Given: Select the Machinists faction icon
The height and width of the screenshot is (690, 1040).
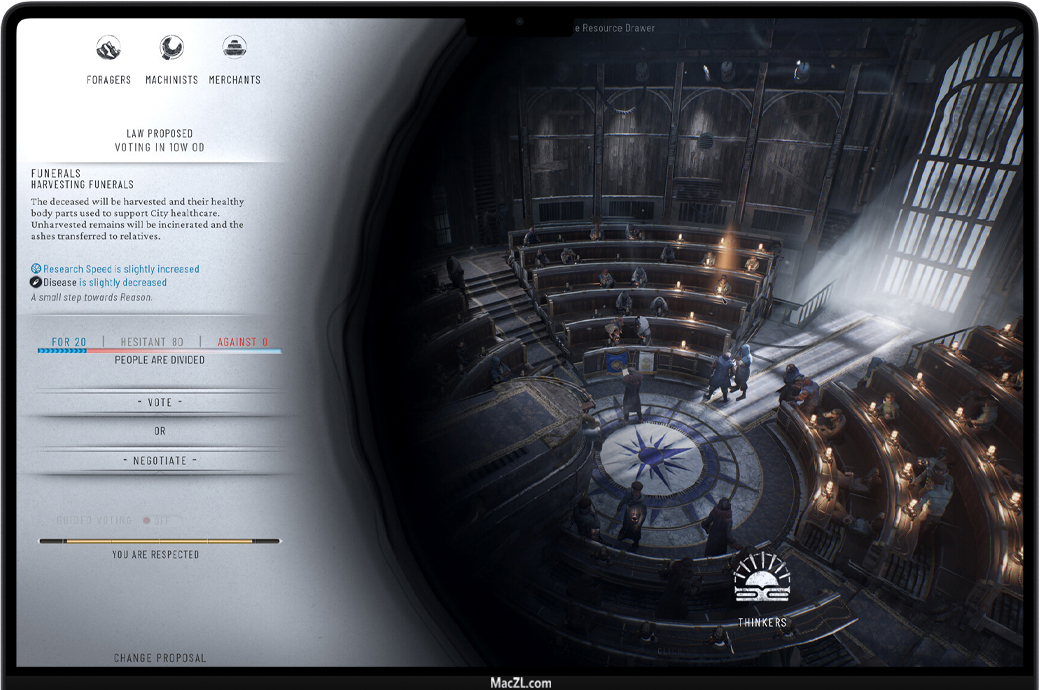Looking at the screenshot, I should pos(171,48).
